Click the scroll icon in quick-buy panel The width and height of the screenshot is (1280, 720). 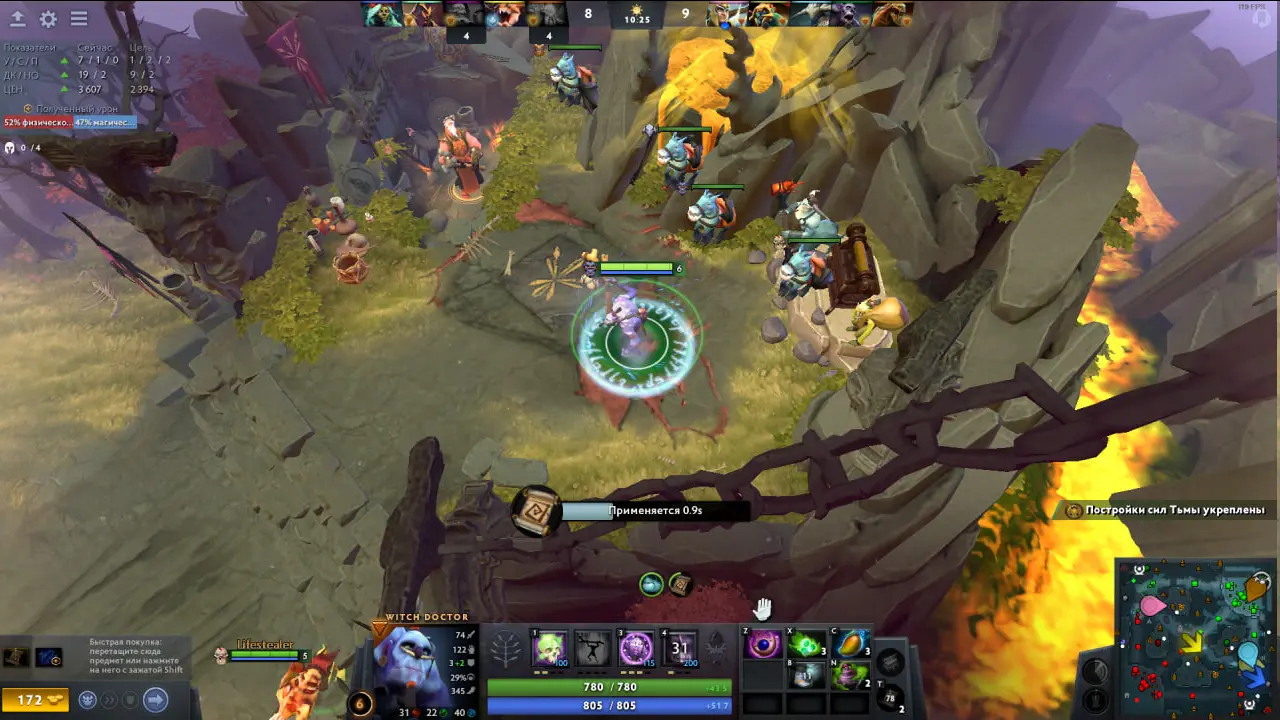(16, 657)
